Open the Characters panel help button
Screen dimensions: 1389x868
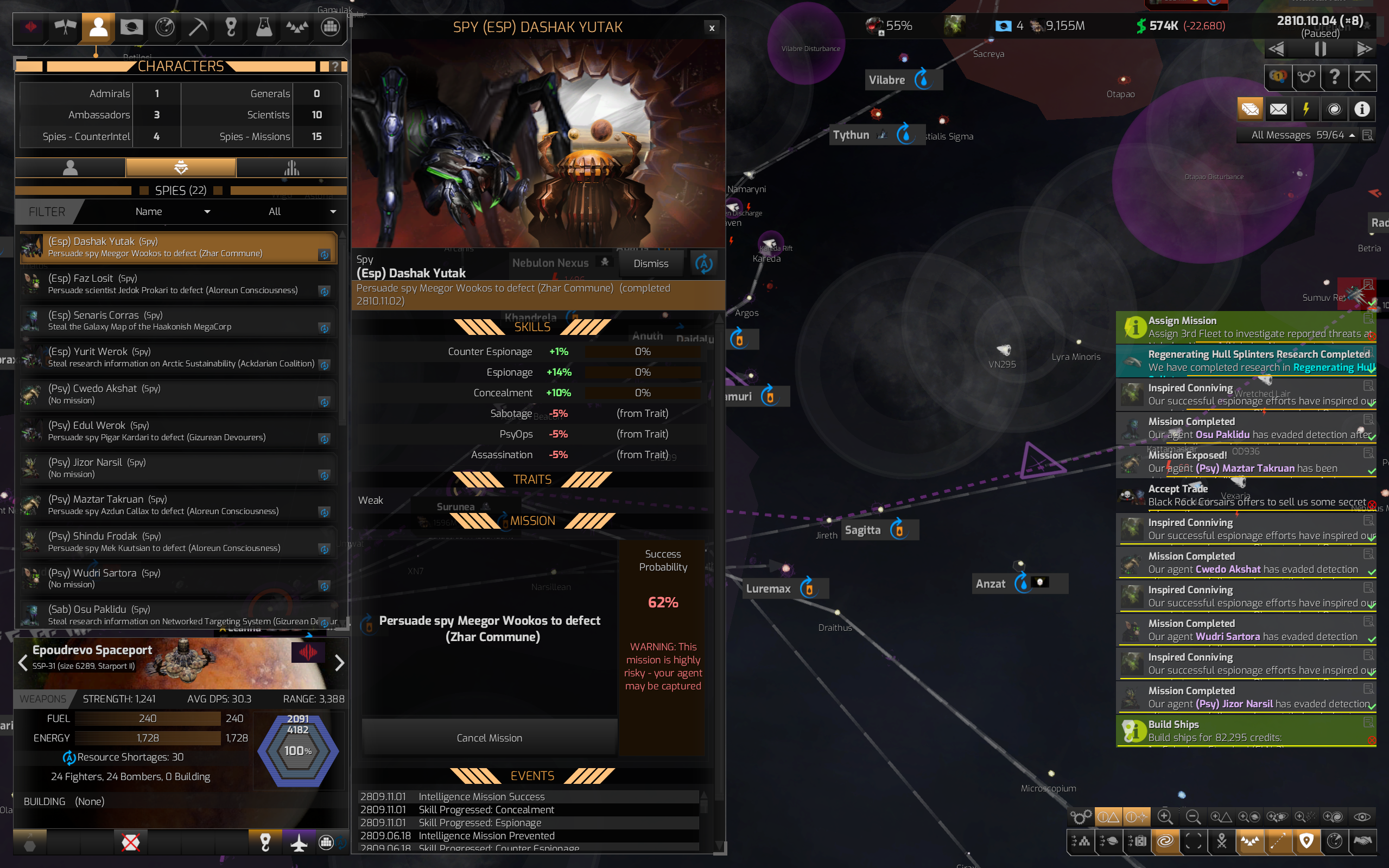pos(334,67)
